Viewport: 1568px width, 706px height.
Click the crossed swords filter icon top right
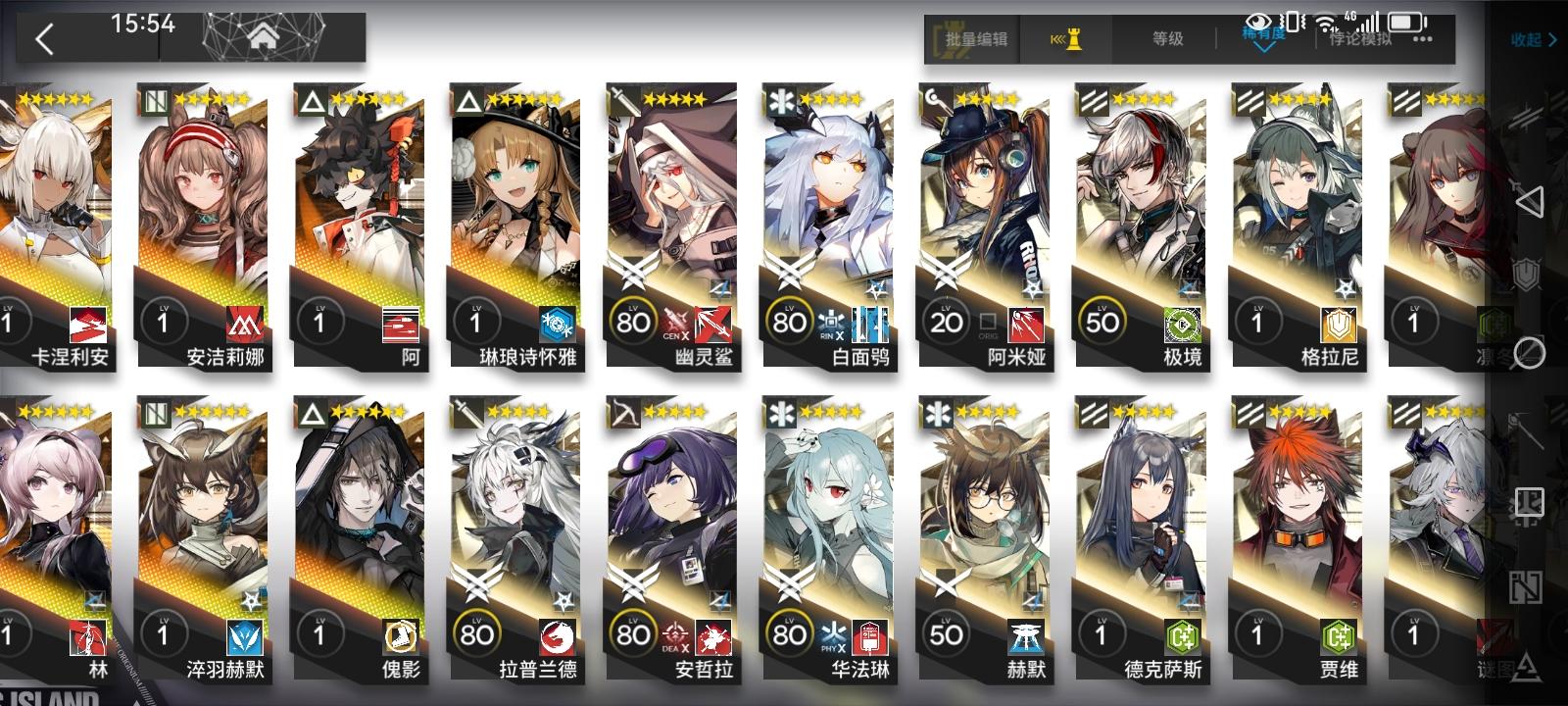[1525, 118]
